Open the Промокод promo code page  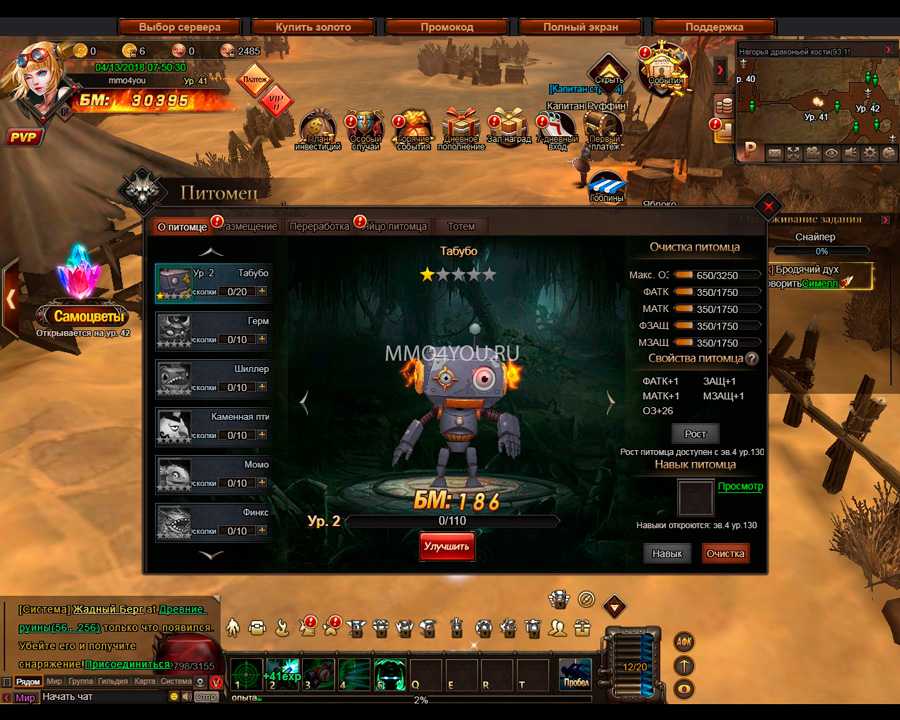coord(446,27)
